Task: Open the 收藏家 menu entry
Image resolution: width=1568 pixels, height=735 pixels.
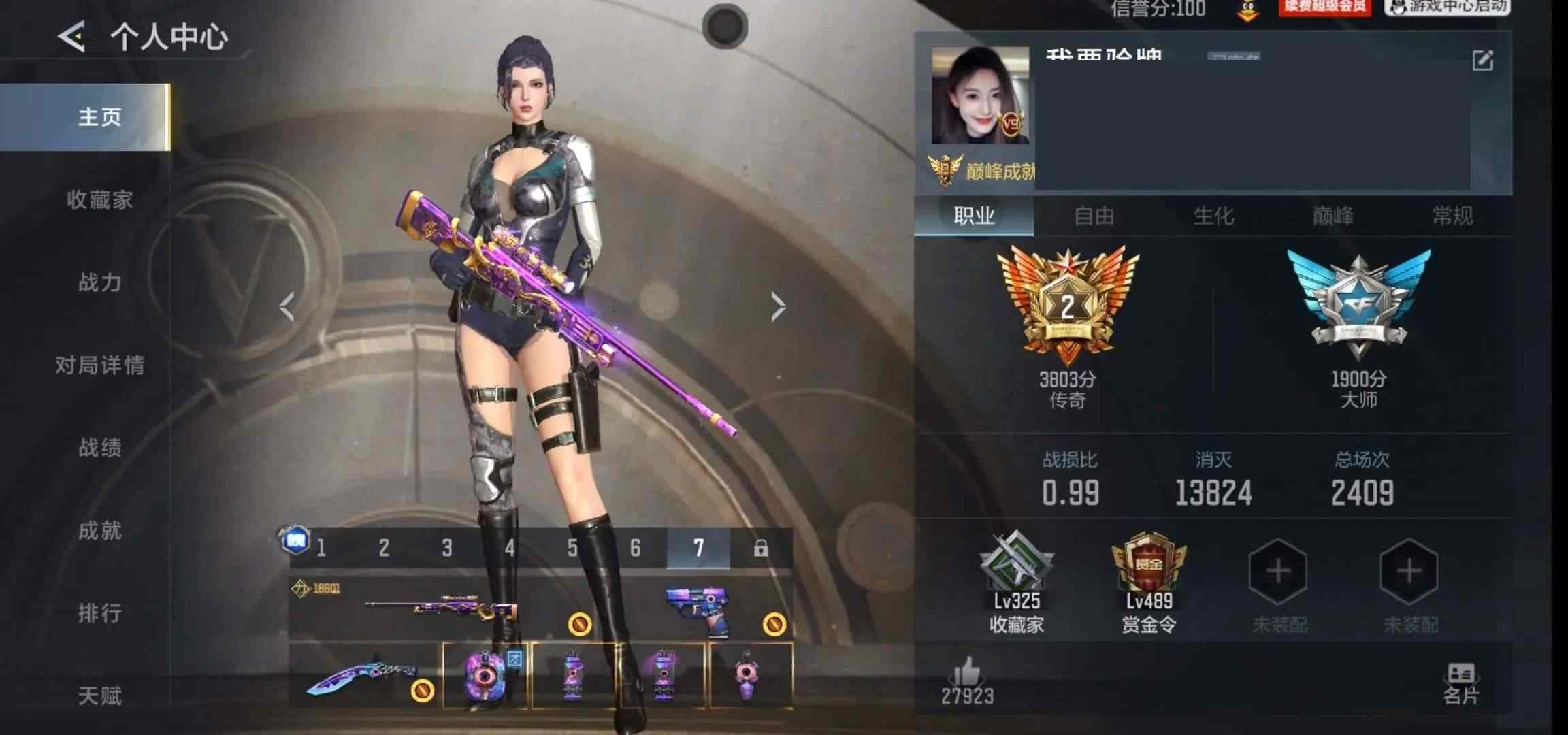Action: point(99,199)
